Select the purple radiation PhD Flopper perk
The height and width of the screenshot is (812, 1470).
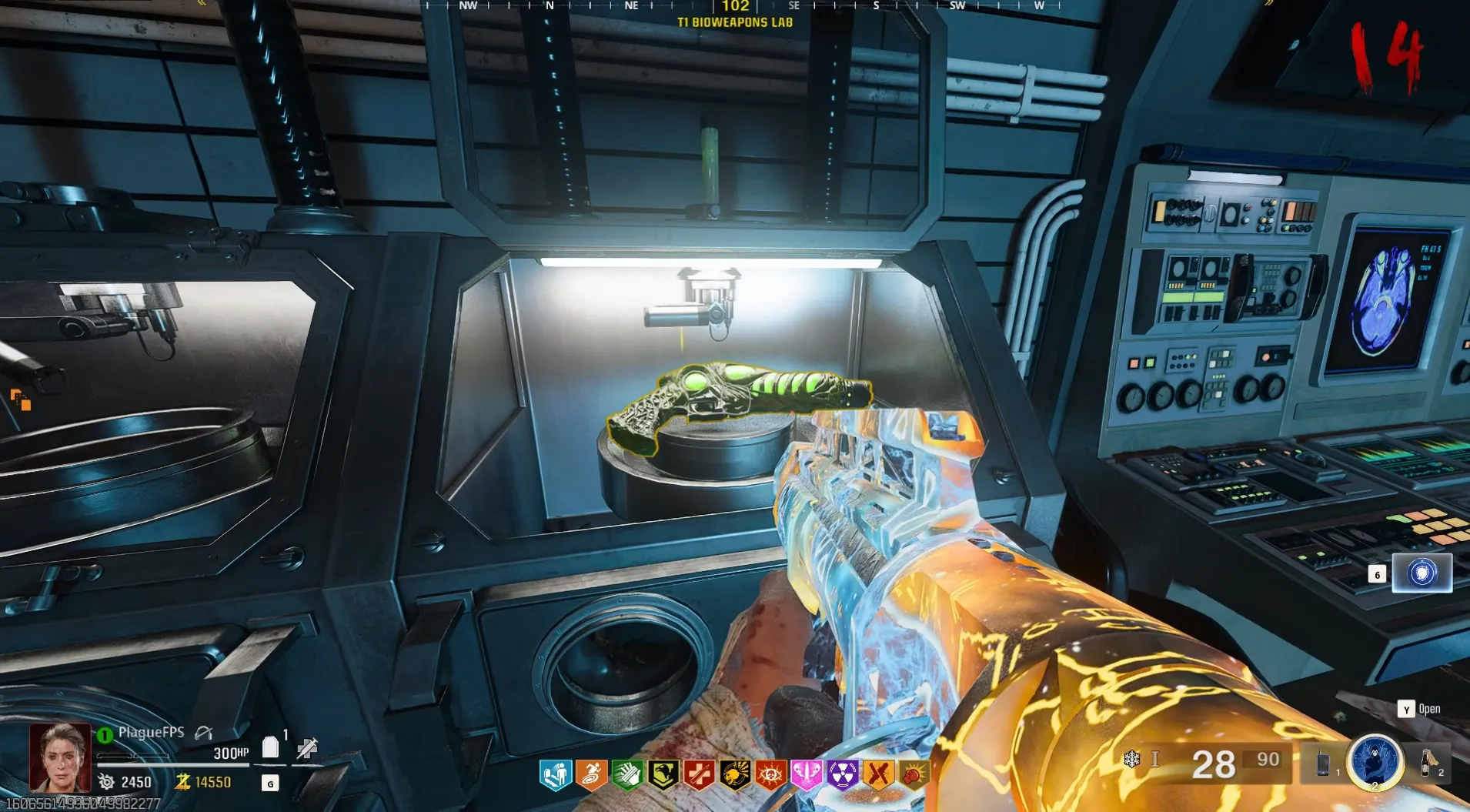pos(842,774)
